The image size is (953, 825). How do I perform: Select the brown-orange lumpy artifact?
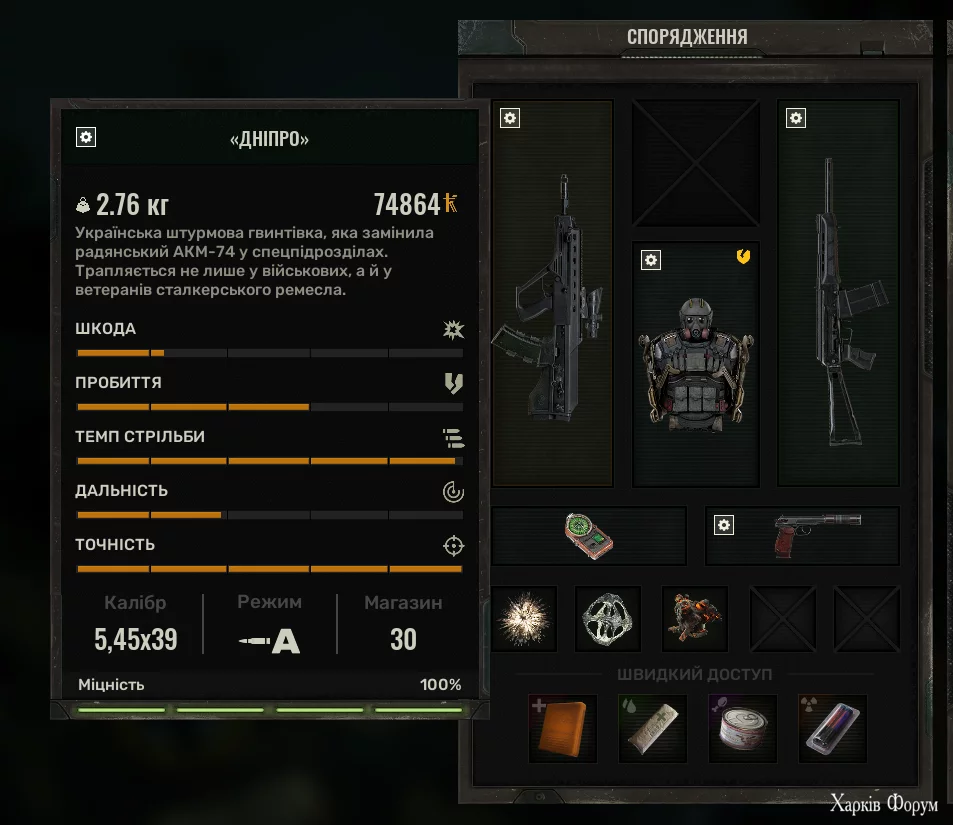695,619
